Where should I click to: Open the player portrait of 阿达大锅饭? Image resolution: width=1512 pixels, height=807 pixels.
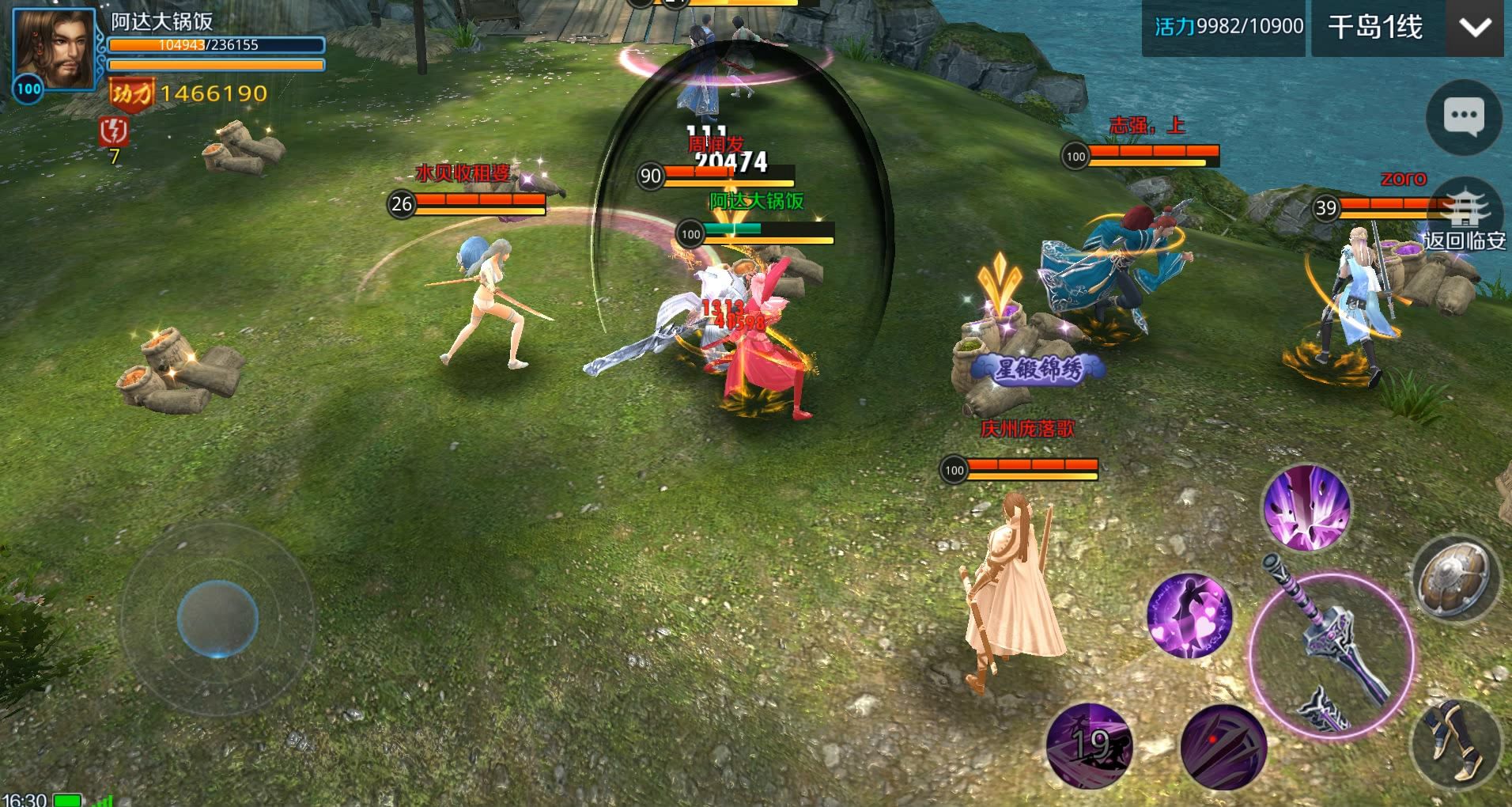[54, 51]
